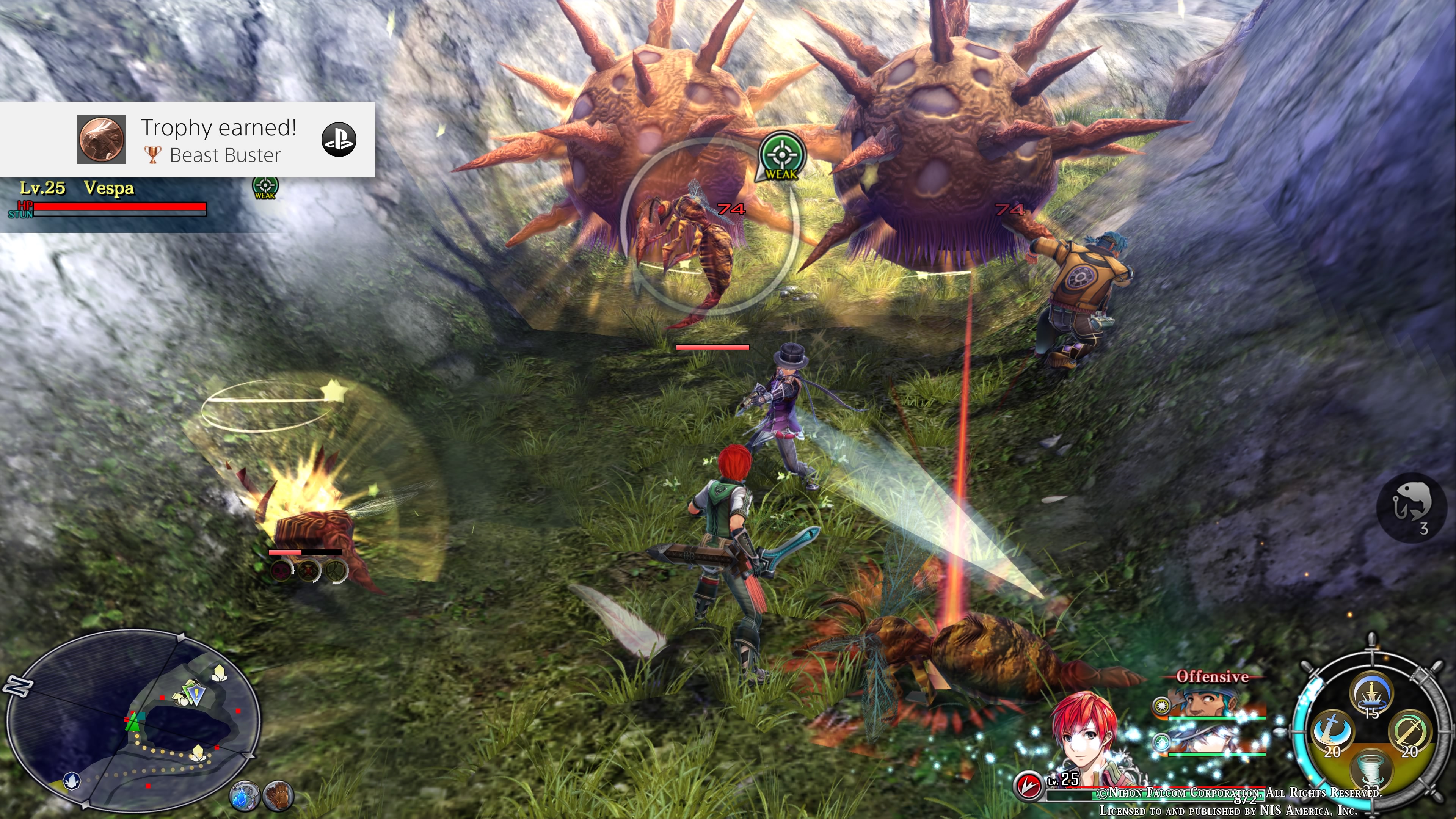Toggle the Offensive party stance label

[1212, 676]
